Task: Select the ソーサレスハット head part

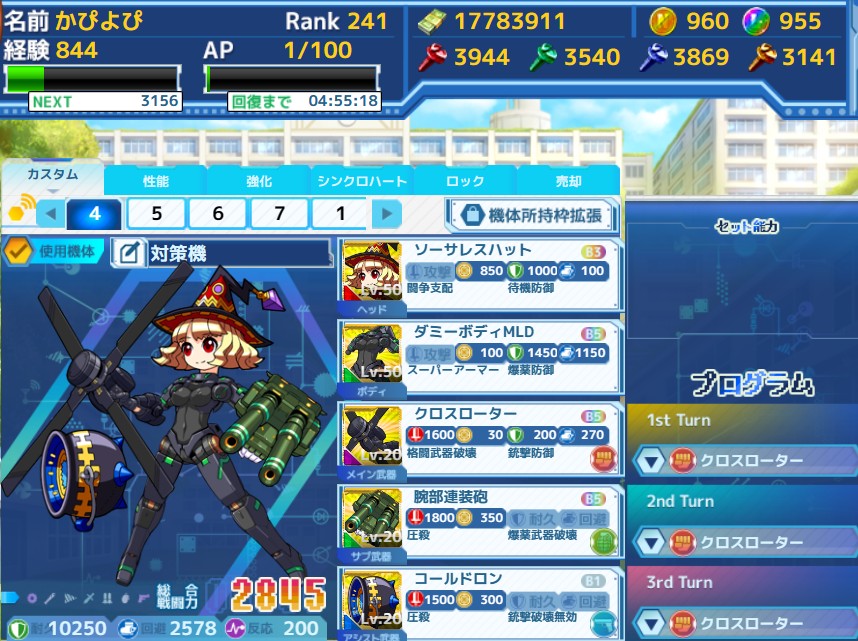Action: 476,277
